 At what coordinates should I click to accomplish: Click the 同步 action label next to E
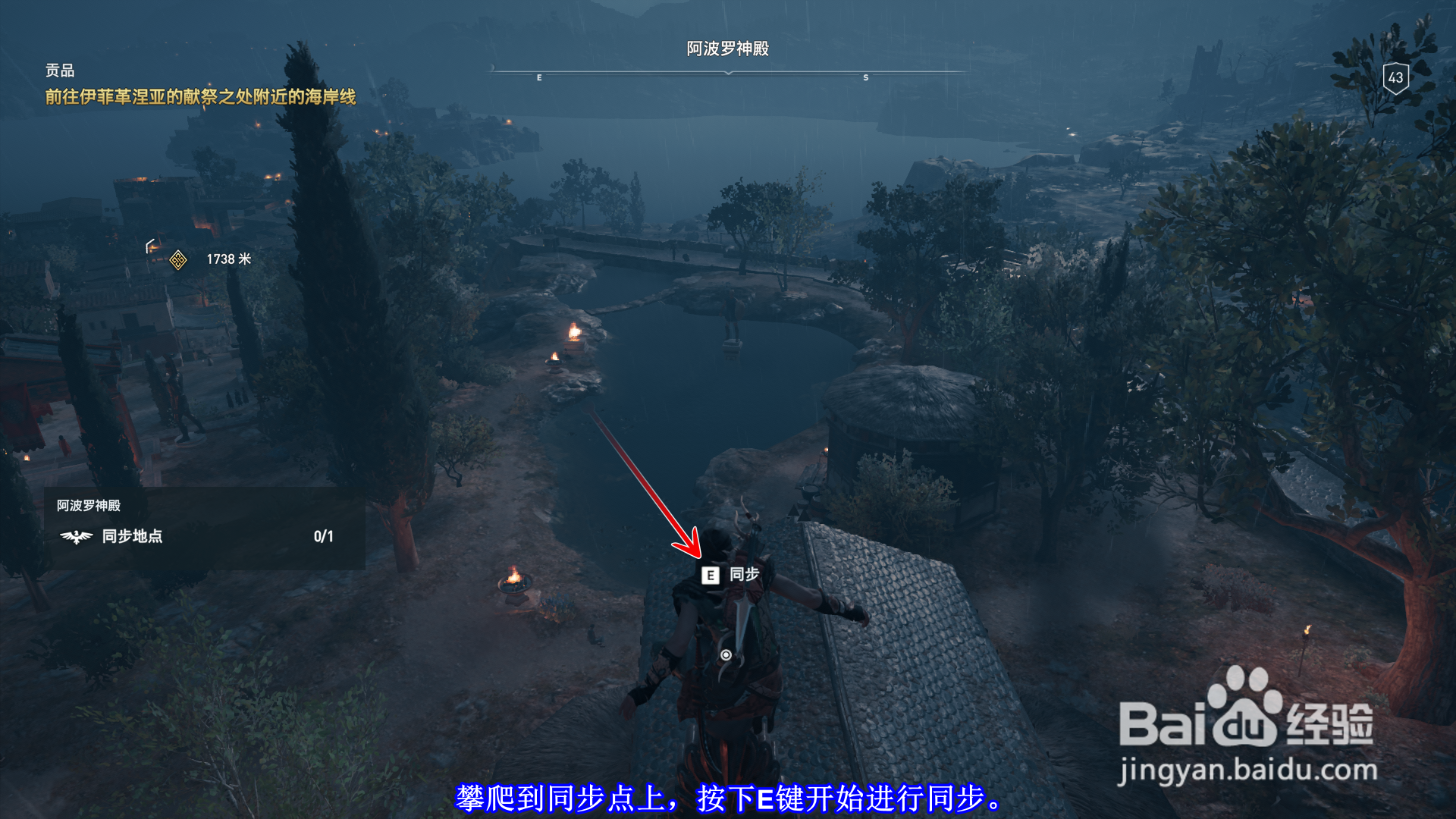coord(746,576)
